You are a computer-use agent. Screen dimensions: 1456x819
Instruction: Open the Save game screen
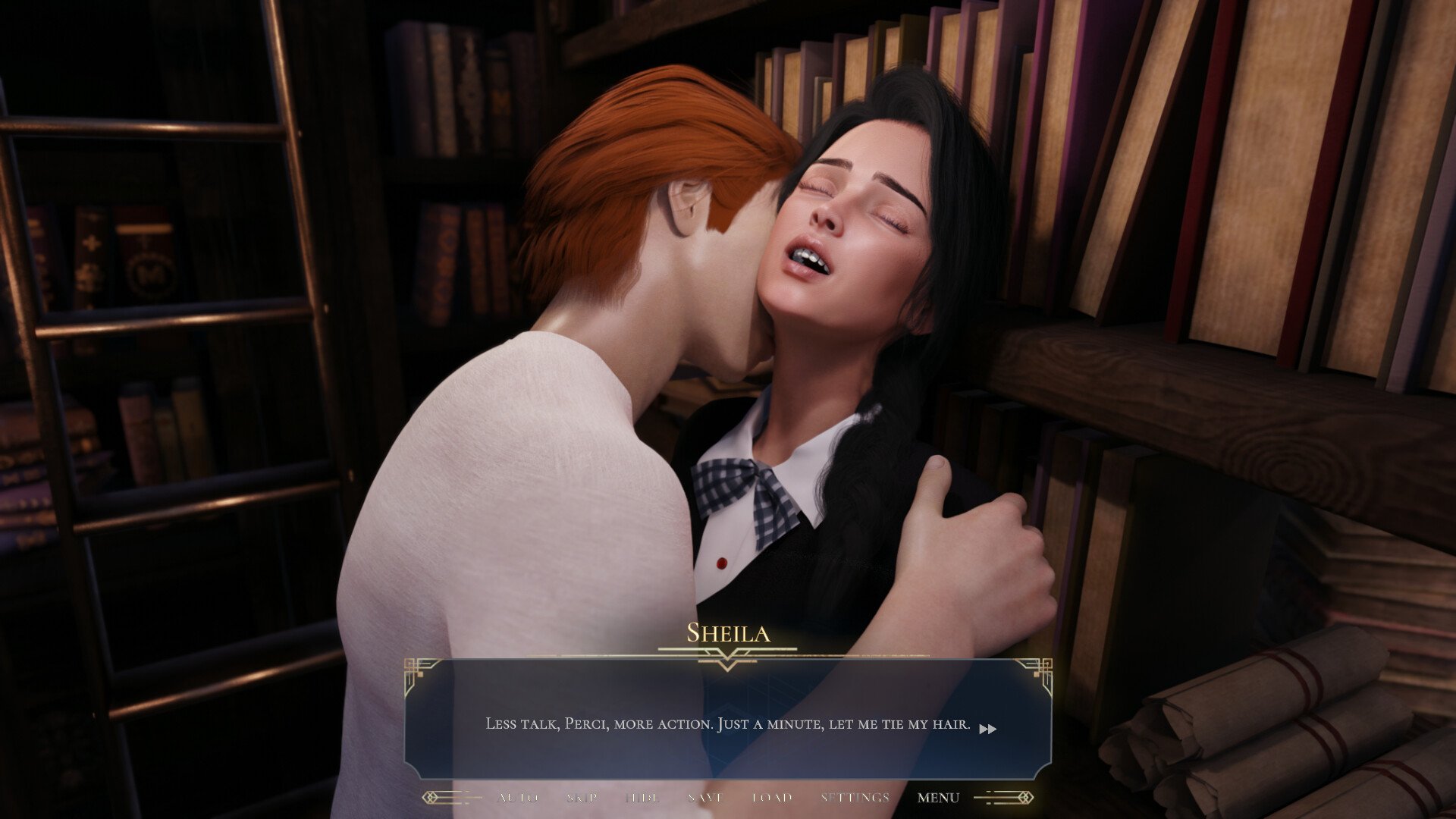click(705, 798)
